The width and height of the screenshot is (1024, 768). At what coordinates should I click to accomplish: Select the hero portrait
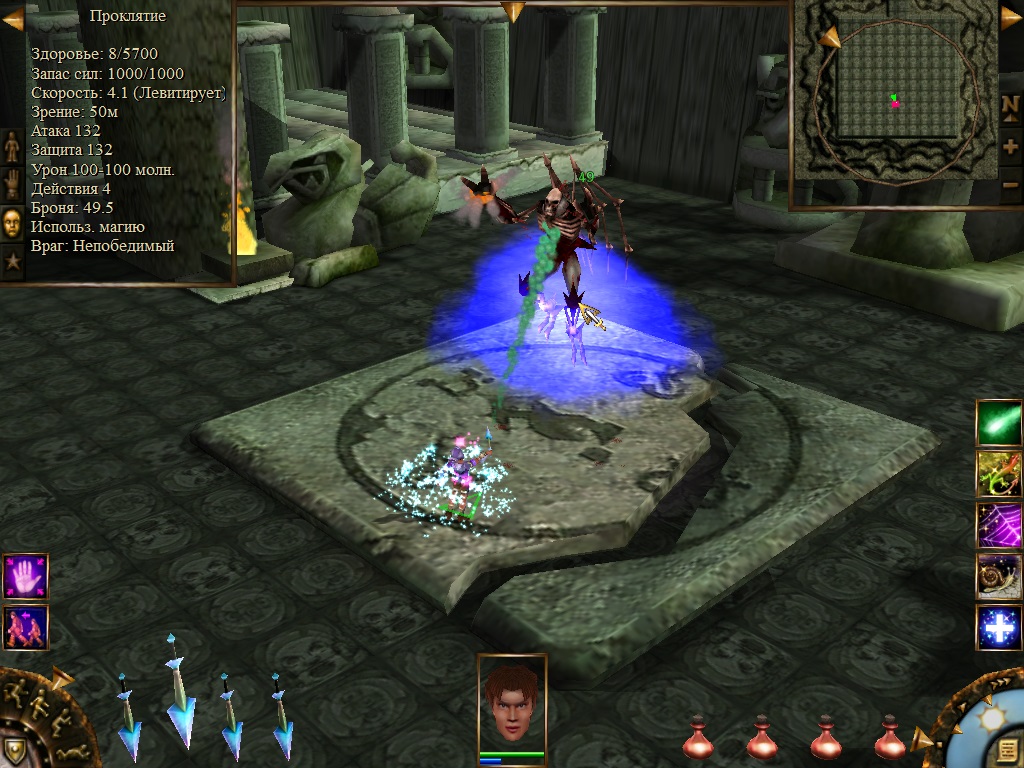point(512,700)
